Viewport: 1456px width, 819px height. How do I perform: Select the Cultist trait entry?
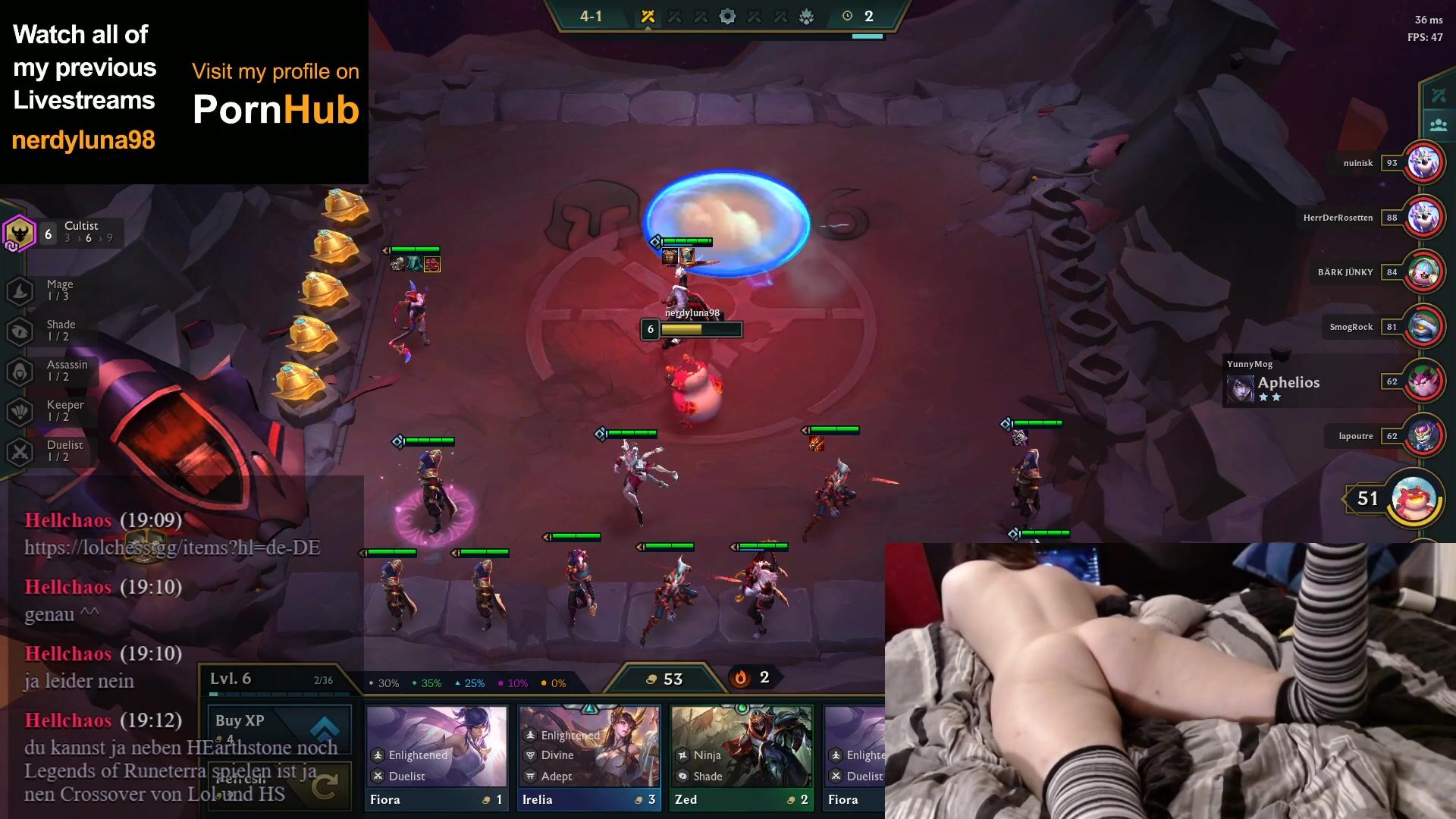[x=64, y=233]
